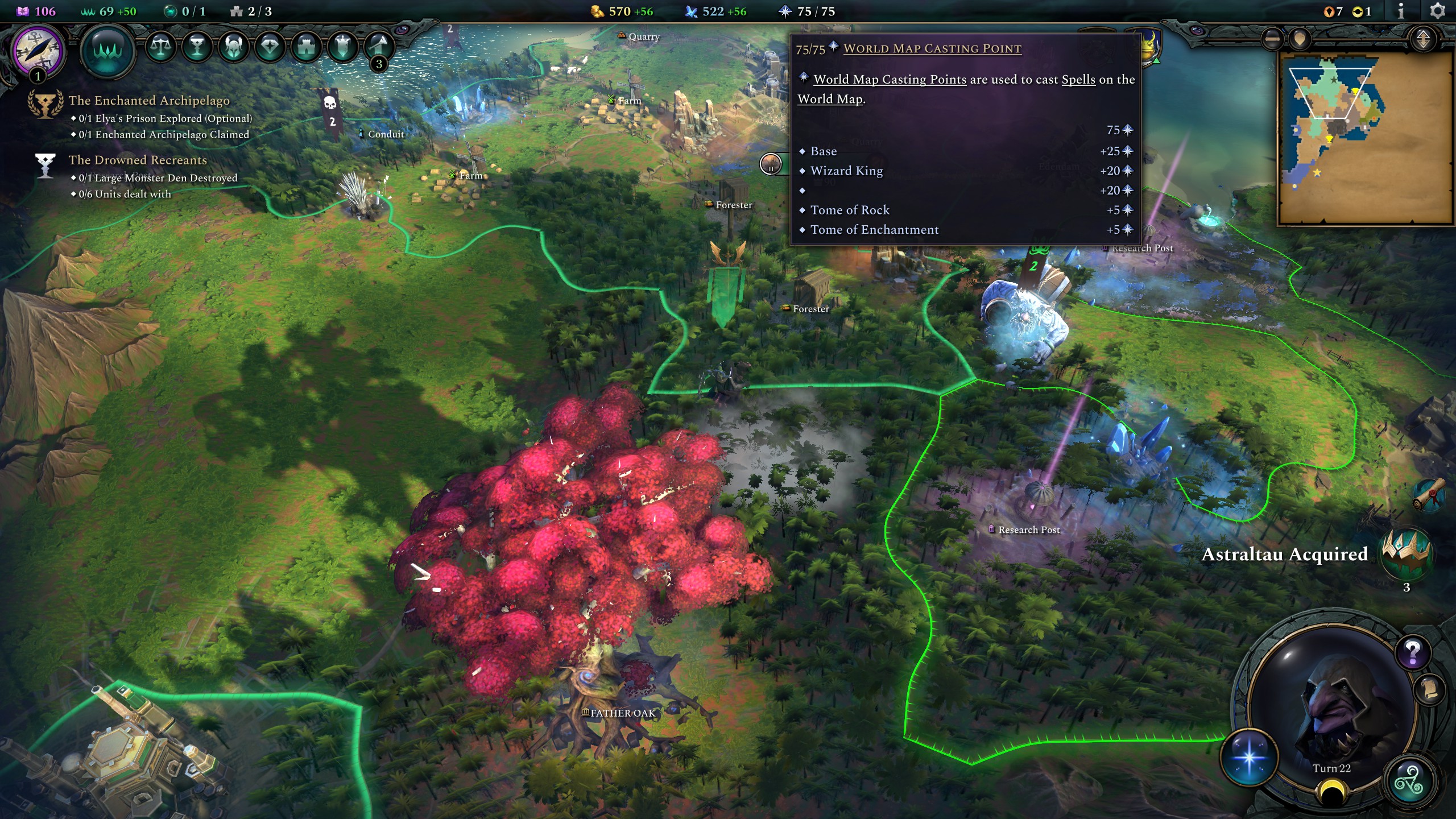The width and height of the screenshot is (1456, 819).
Task: Toggle the surface-underground layer arrows by the minimap
Action: [1422, 40]
